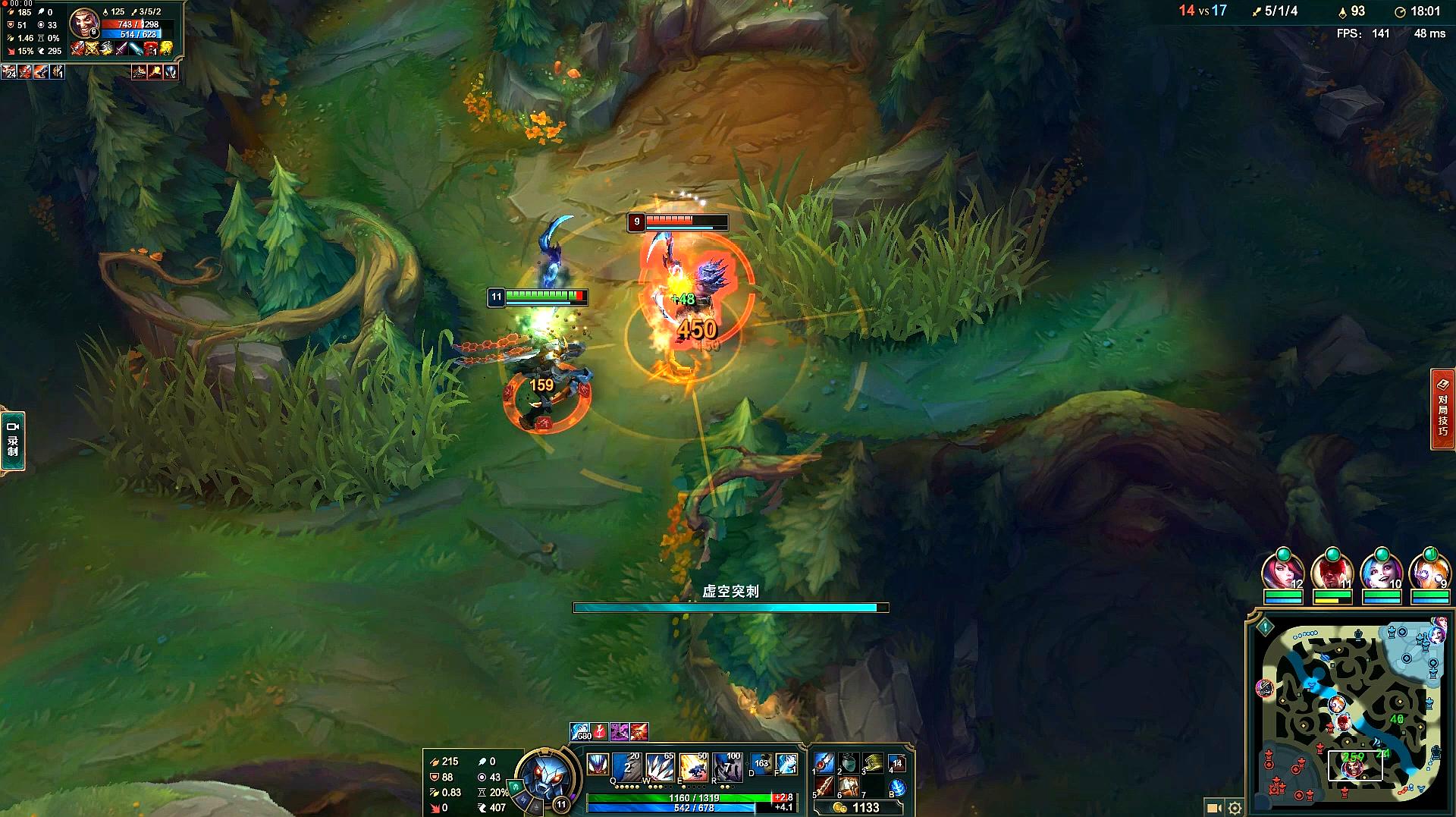The width and height of the screenshot is (1456, 817).
Task: Click the 虚空突刺 channel progress bar
Action: click(x=728, y=608)
